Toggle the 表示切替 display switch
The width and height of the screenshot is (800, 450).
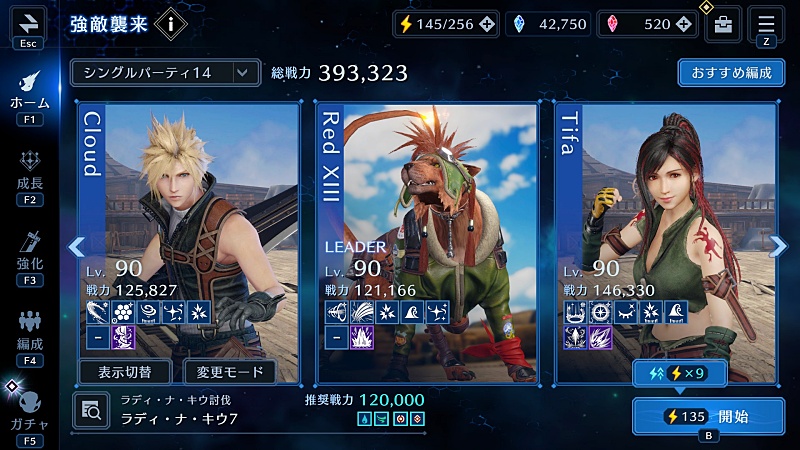[125, 373]
